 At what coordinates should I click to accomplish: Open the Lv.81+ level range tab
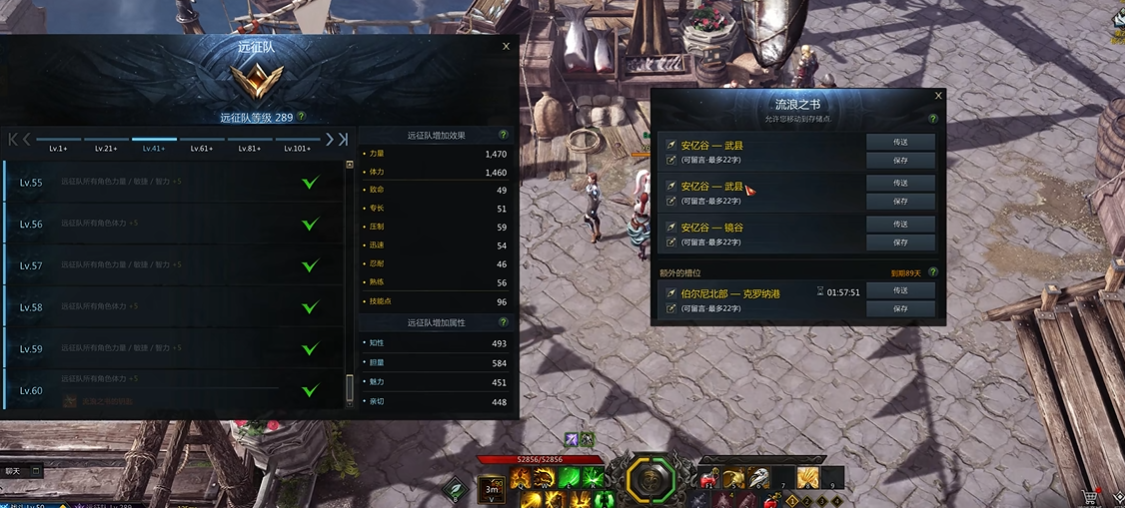(x=249, y=148)
